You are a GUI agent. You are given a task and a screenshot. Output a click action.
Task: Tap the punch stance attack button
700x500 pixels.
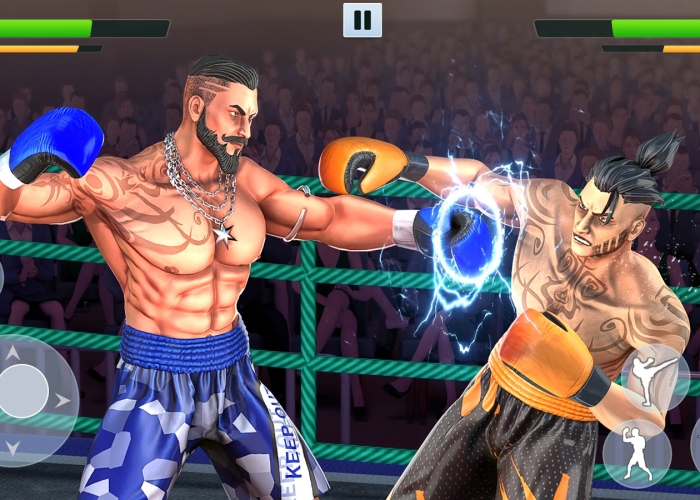636,453
